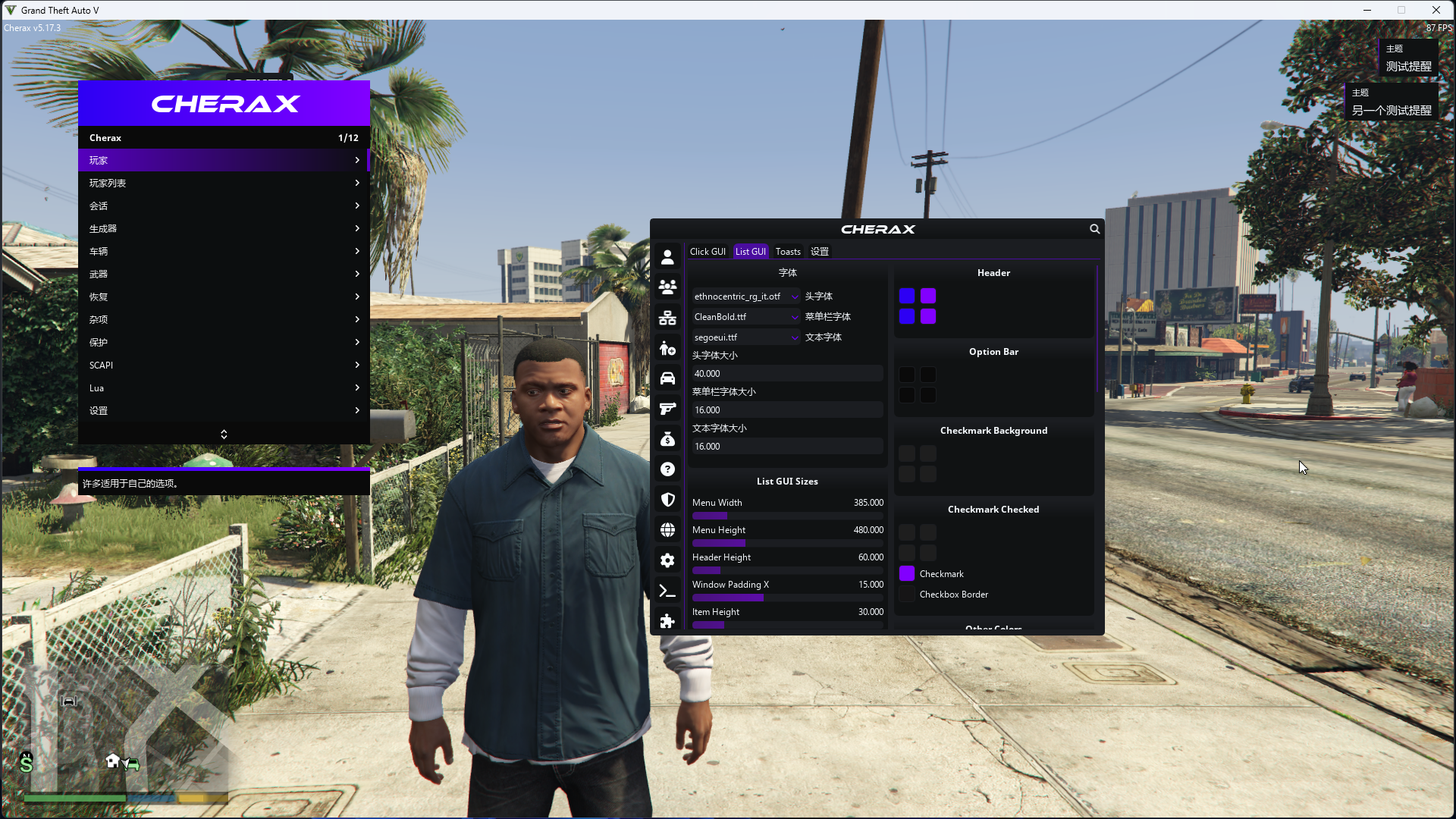
Task: Switch to the Click GUI tab
Action: (x=708, y=252)
